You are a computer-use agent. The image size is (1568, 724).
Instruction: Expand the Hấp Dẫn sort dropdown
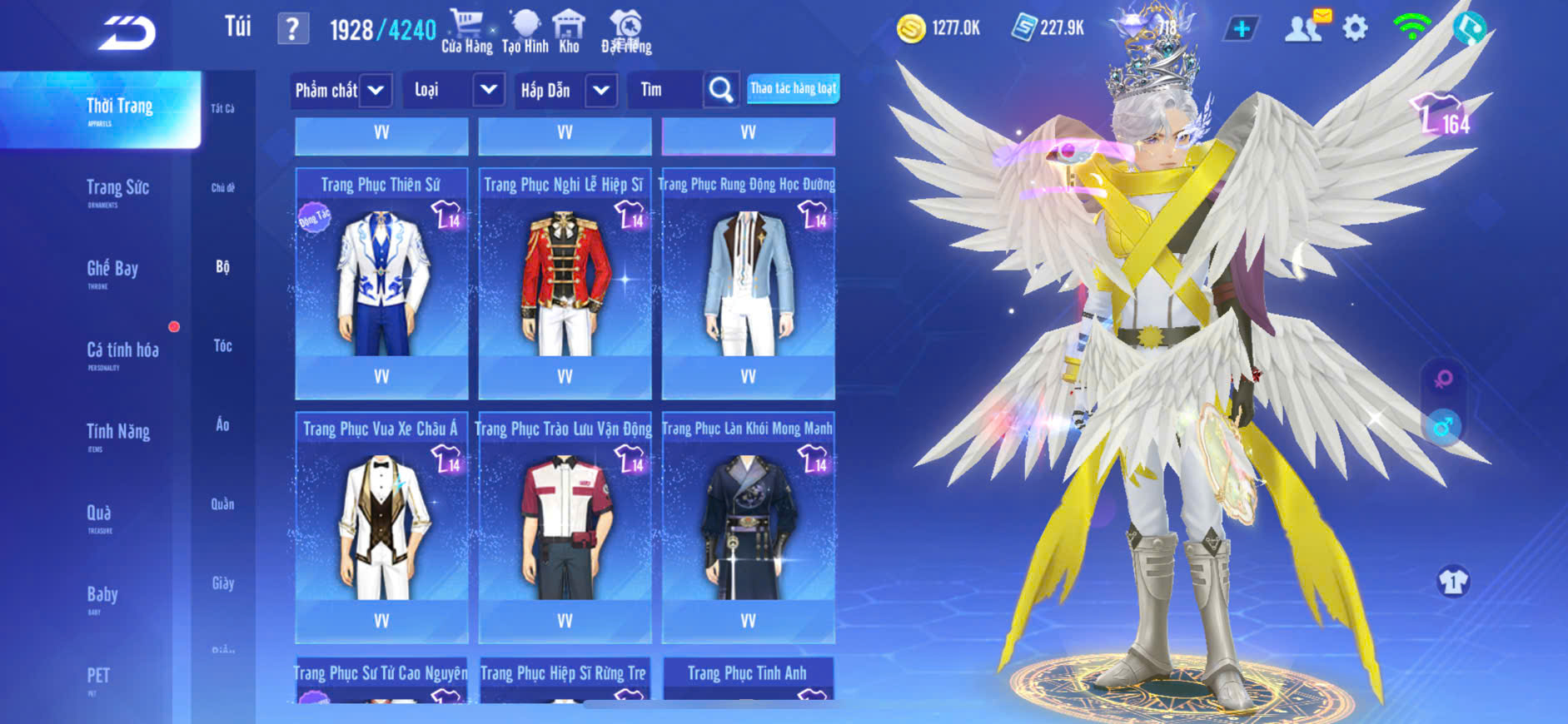pyautogui.click(x=601, y=90)
